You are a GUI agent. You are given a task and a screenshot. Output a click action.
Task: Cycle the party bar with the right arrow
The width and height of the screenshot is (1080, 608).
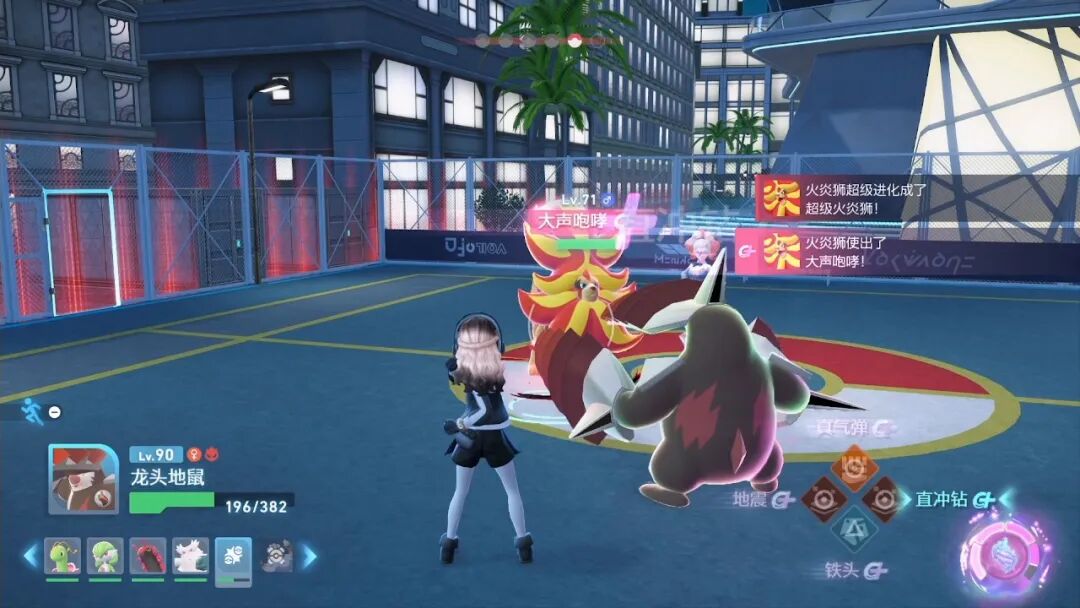310,555
